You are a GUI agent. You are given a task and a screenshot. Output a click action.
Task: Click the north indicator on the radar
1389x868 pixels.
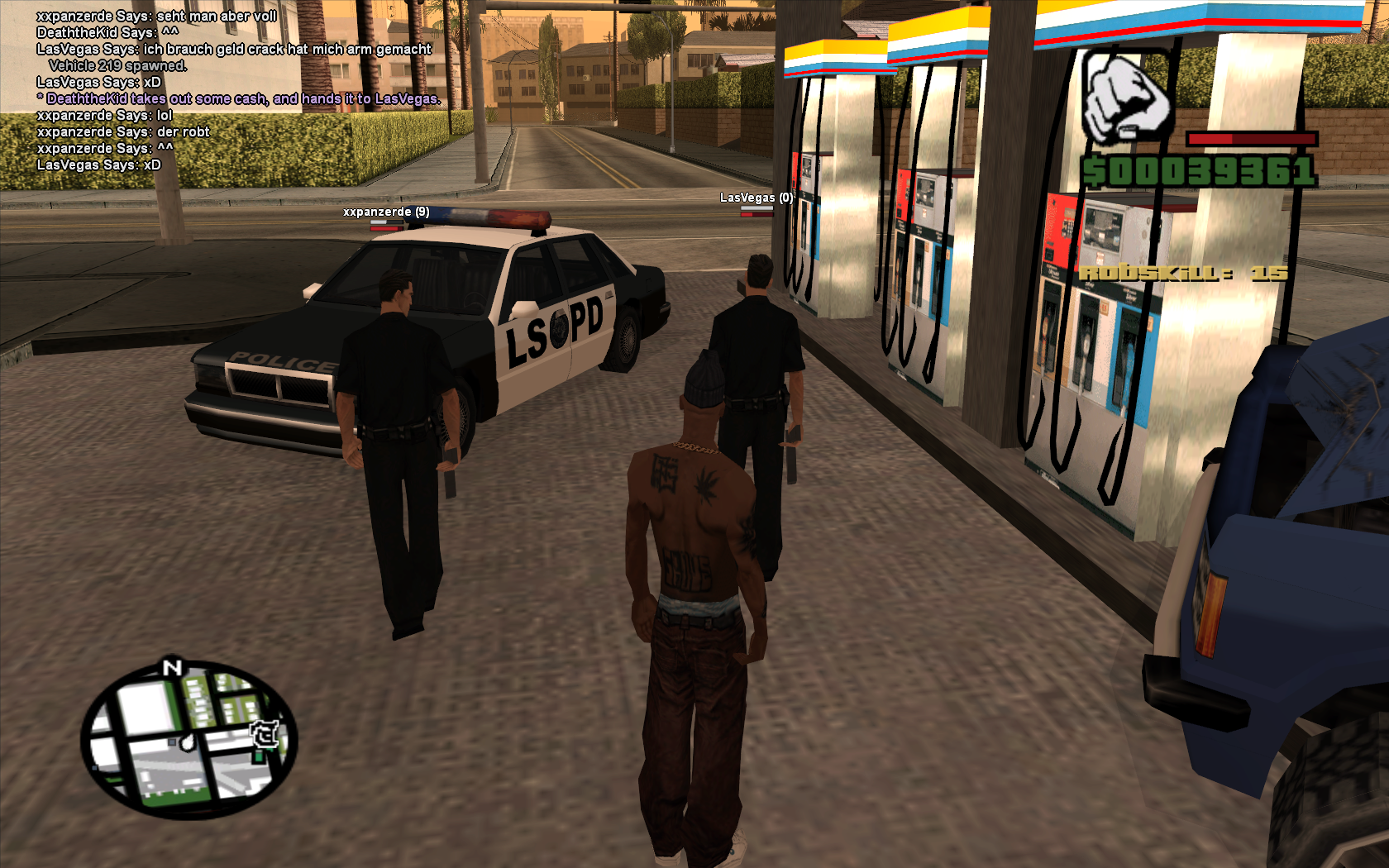(172, 667)
